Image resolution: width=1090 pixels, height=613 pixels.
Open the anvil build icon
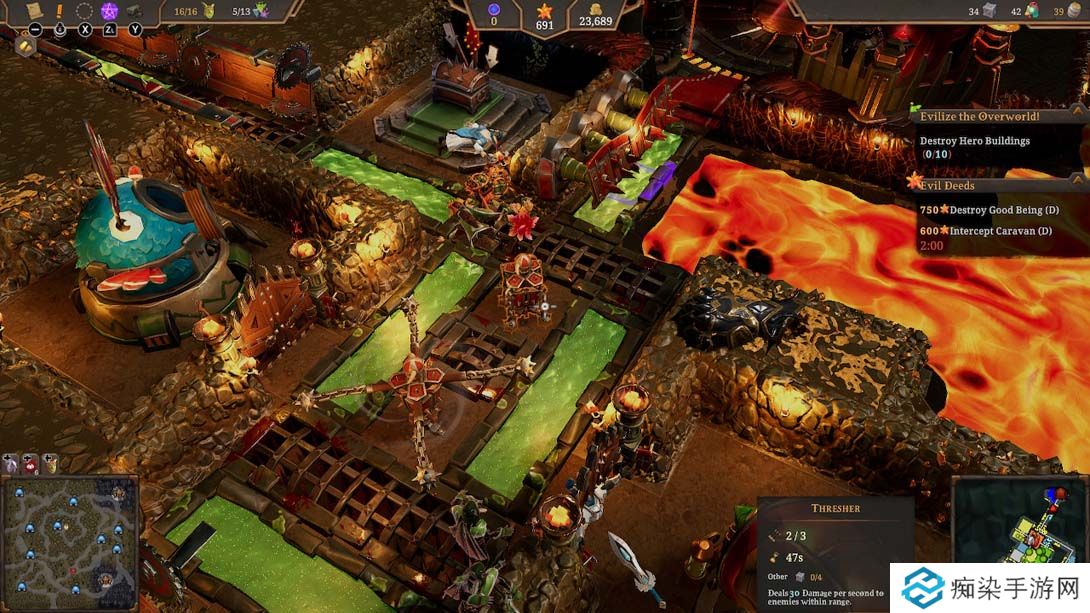pyautogui.click(x=135, y=11)
